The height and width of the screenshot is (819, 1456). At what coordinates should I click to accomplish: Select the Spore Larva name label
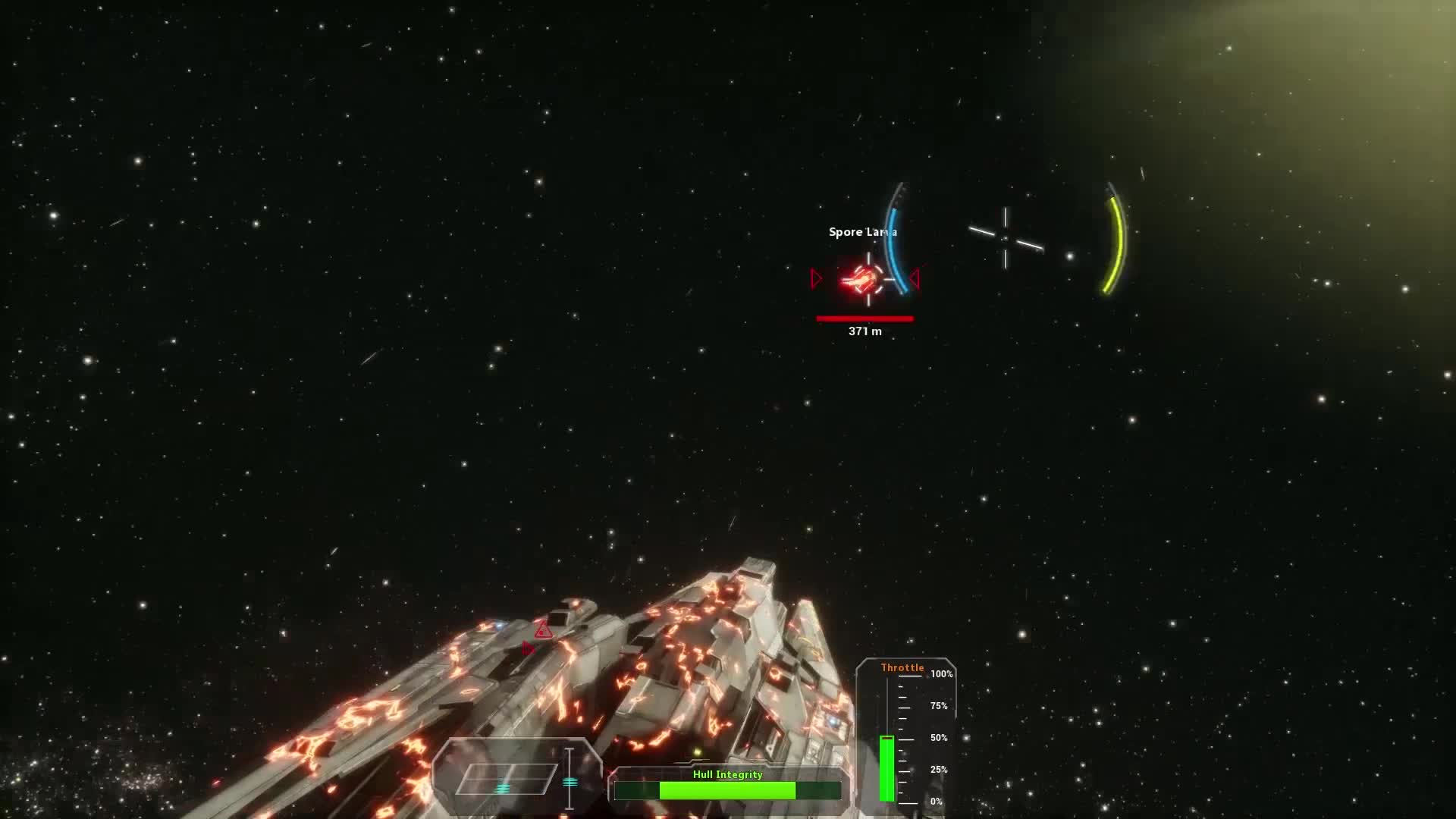863,231
